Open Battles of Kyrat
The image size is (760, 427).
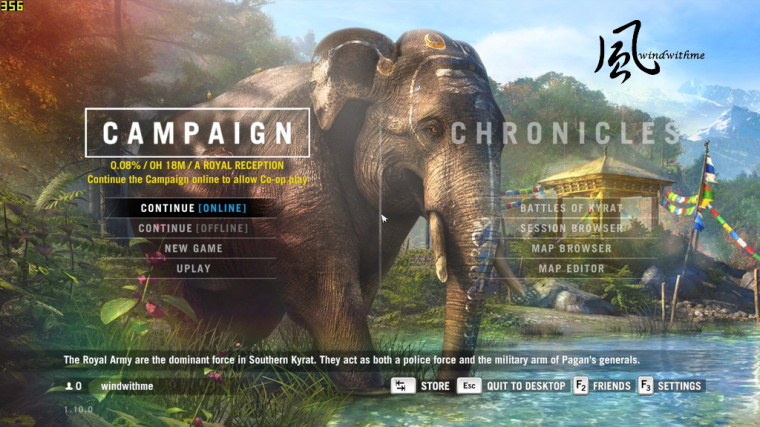[571, 208]
